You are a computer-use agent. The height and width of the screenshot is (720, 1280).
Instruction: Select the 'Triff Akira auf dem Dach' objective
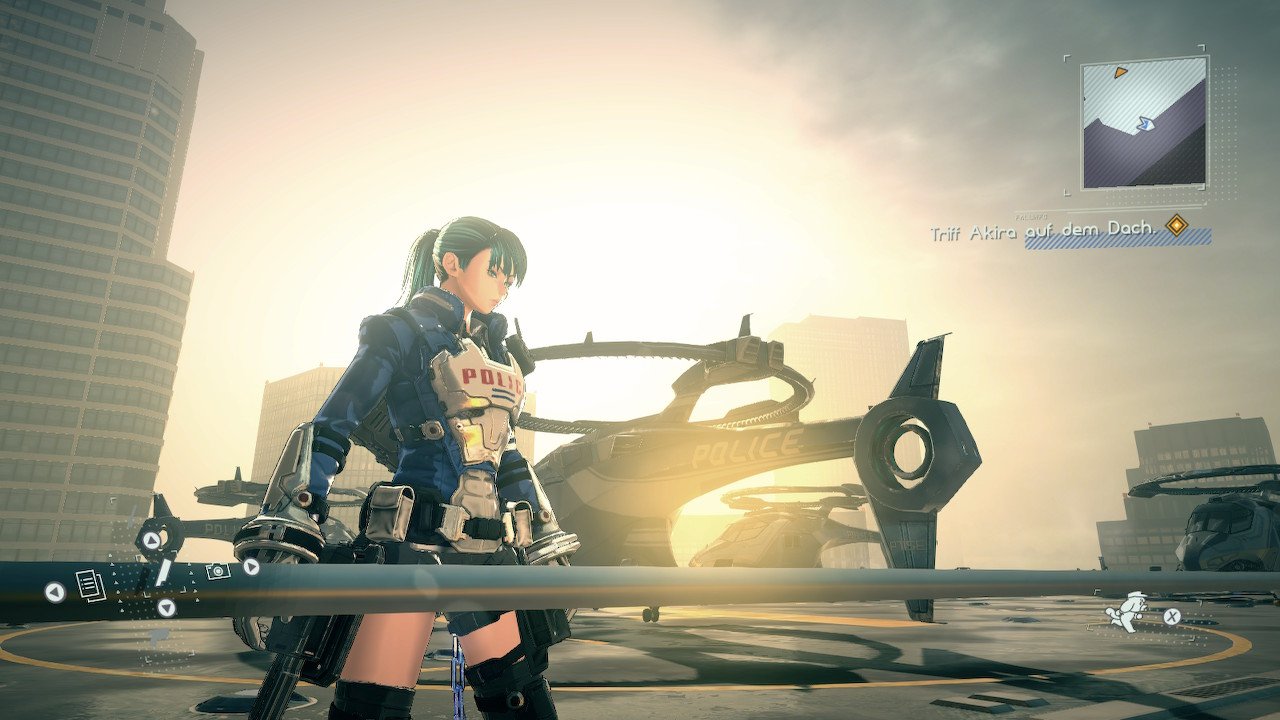pos(1043,232)
